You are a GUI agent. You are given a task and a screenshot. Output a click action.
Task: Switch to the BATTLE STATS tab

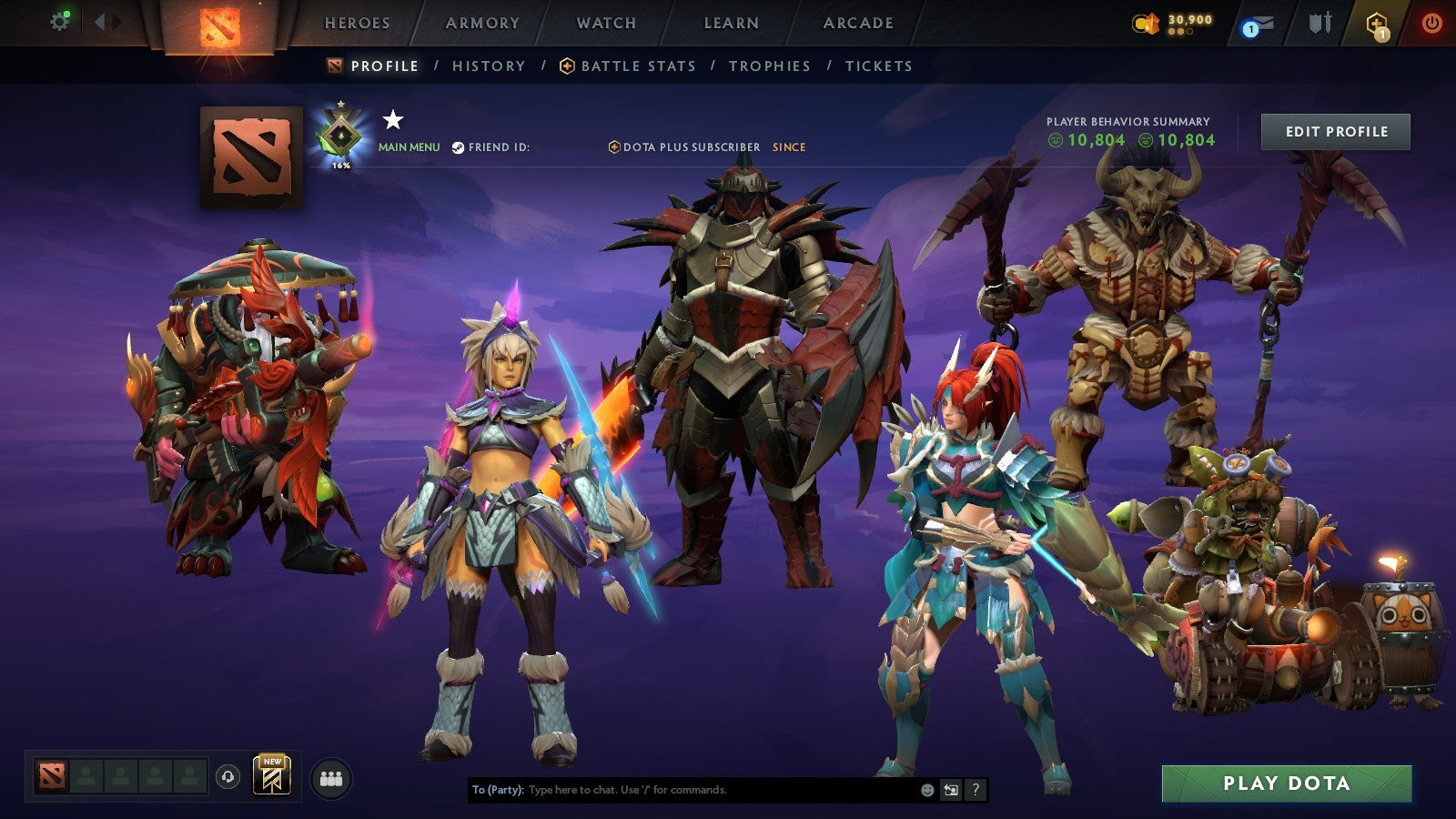click(638, 66)
